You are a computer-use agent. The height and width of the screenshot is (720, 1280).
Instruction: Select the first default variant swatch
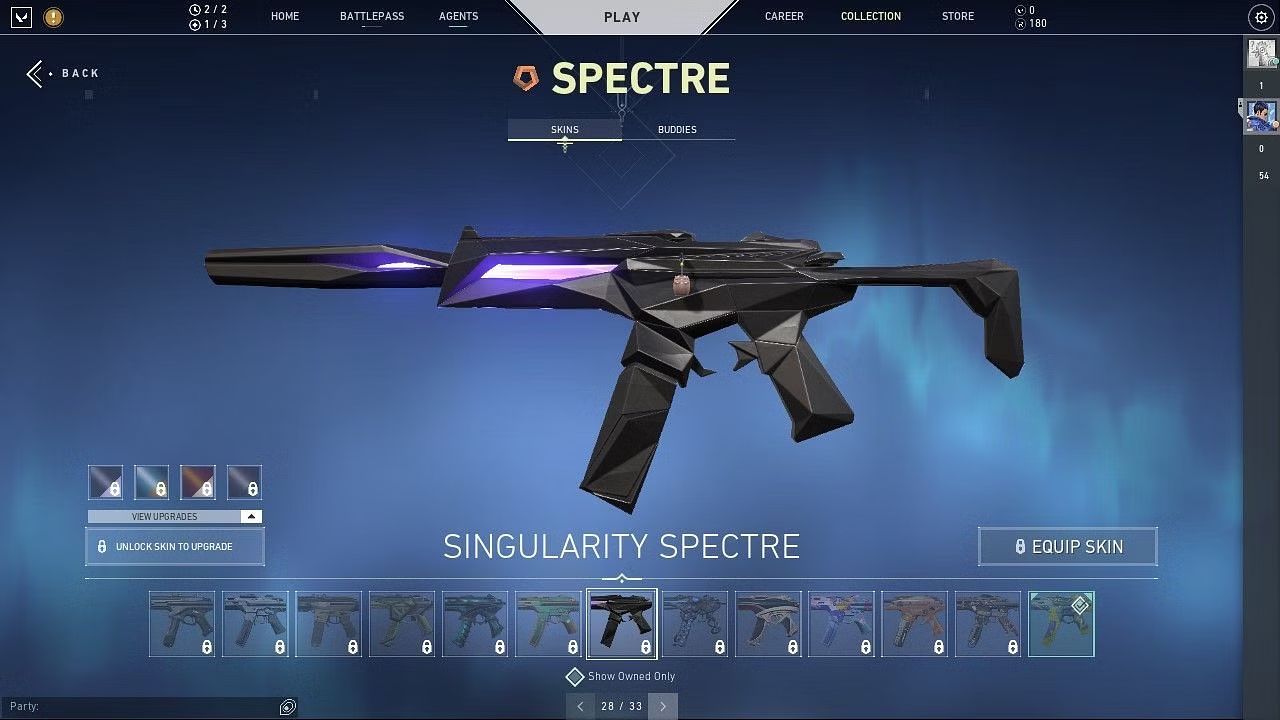[106, 482]
